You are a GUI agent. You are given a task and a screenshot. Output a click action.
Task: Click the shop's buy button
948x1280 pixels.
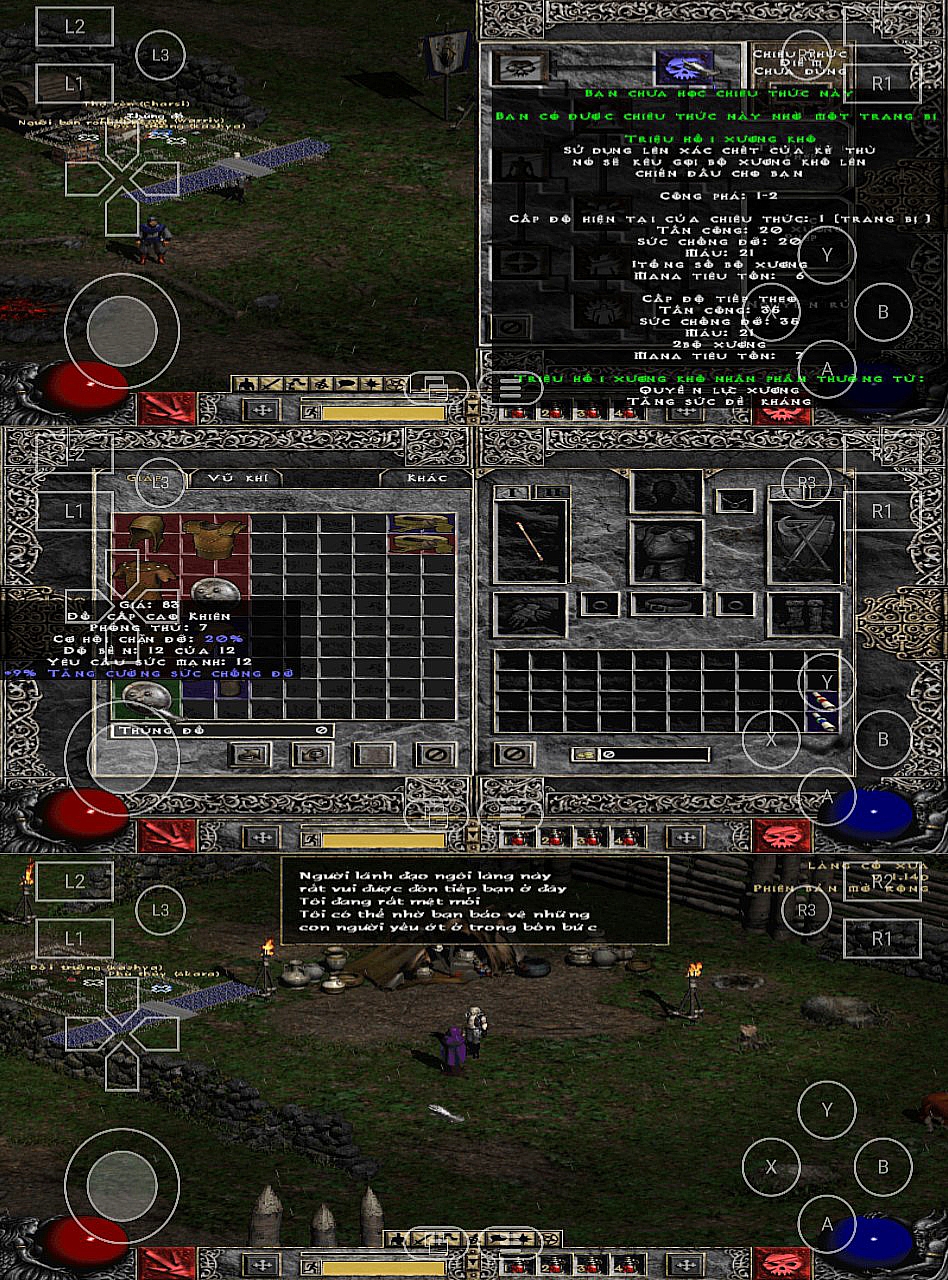[249, 754]
